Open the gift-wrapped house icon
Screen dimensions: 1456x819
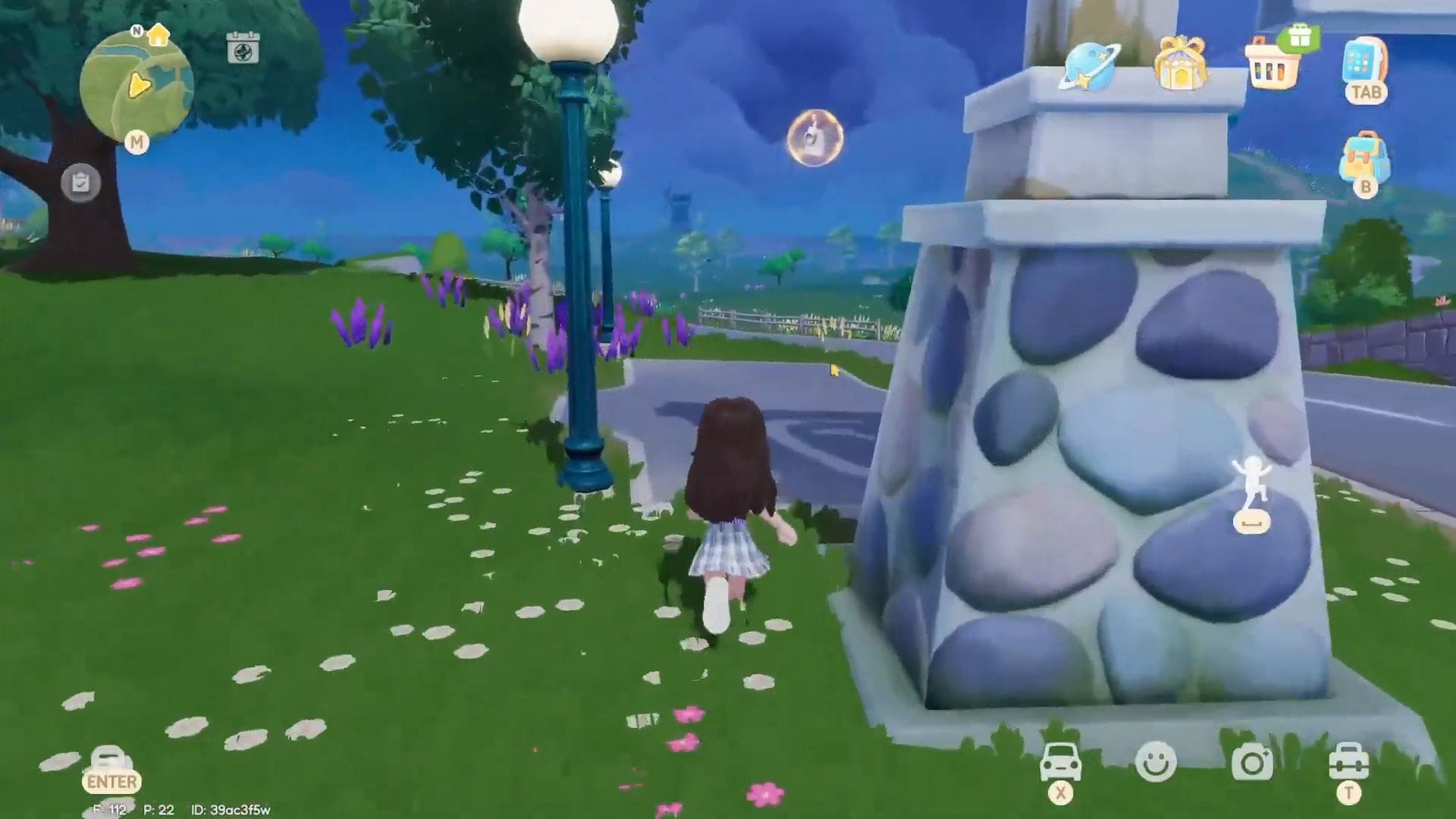coord(1180,64)
